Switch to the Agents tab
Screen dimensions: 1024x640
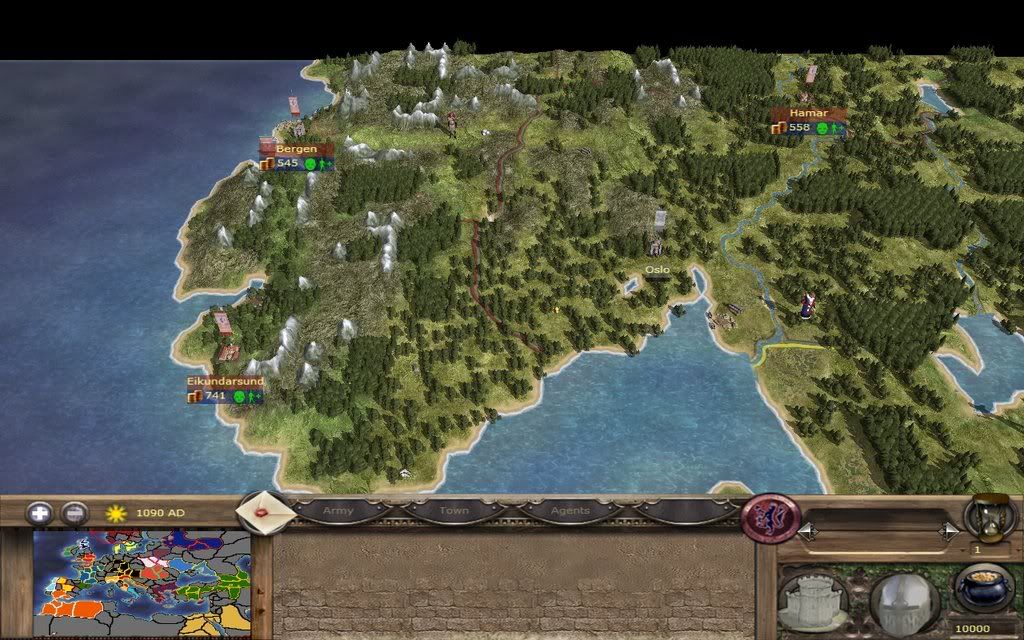(x=570, y=511)
